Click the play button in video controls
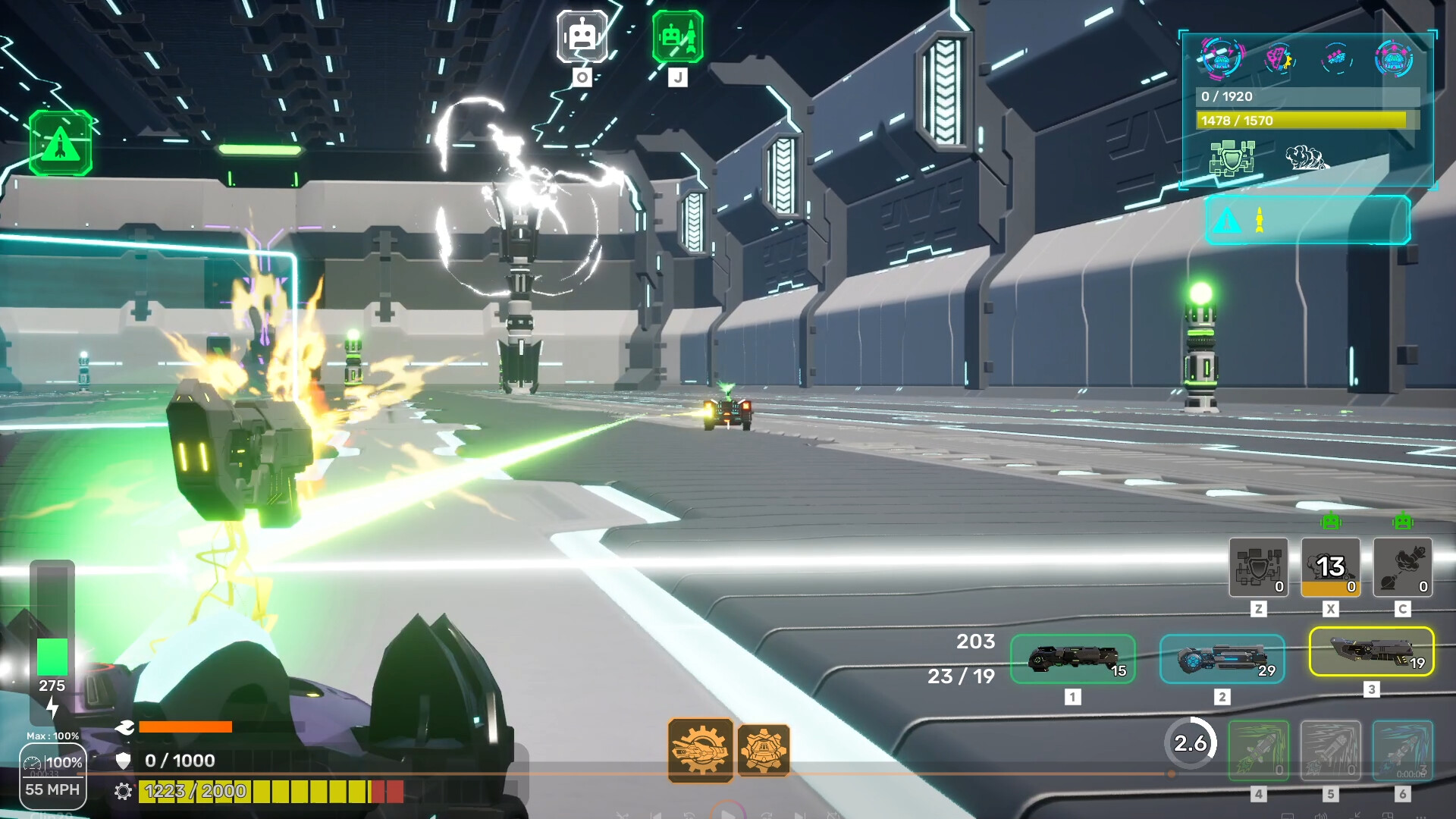The height and width of the screenshot is (819, 1456). [x=728, y=814]
